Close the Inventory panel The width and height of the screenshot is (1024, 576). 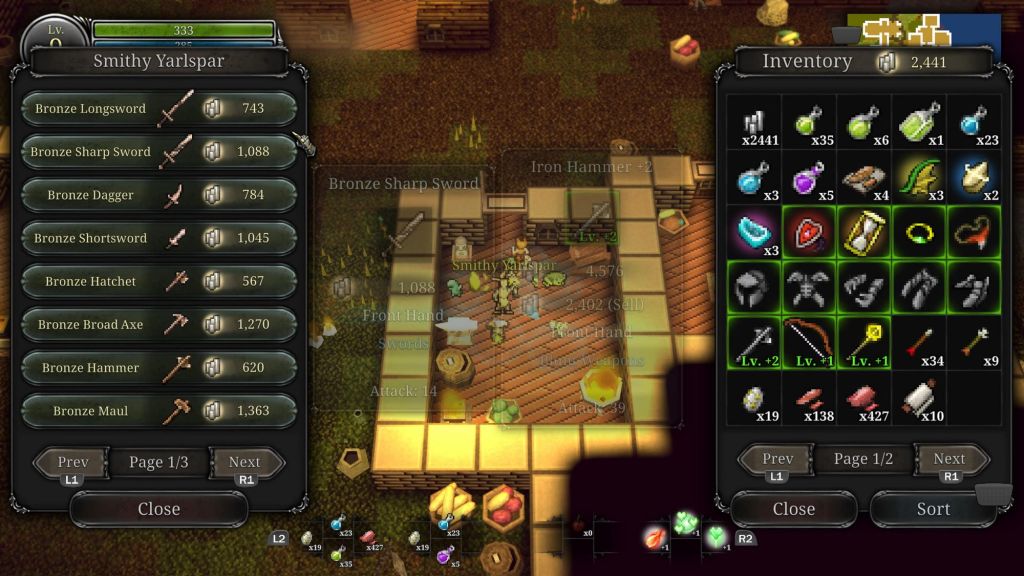(793, 509)
